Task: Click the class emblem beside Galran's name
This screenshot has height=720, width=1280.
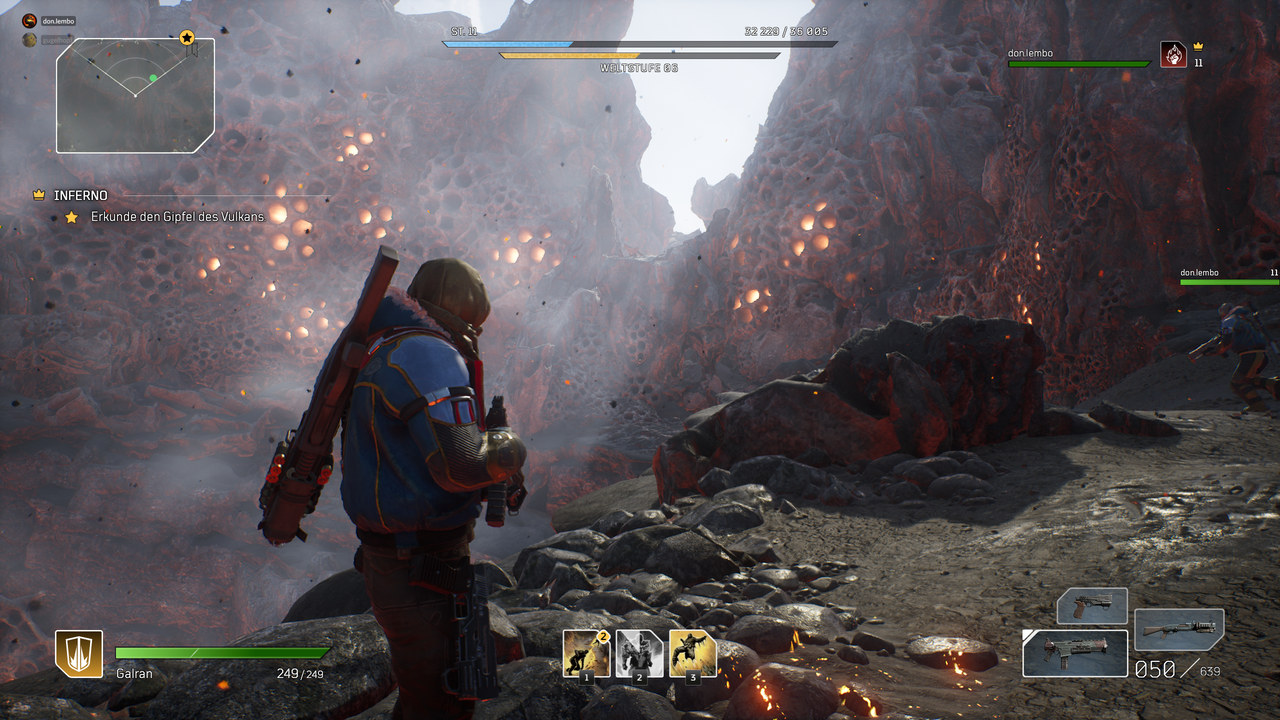Action: 79,653
